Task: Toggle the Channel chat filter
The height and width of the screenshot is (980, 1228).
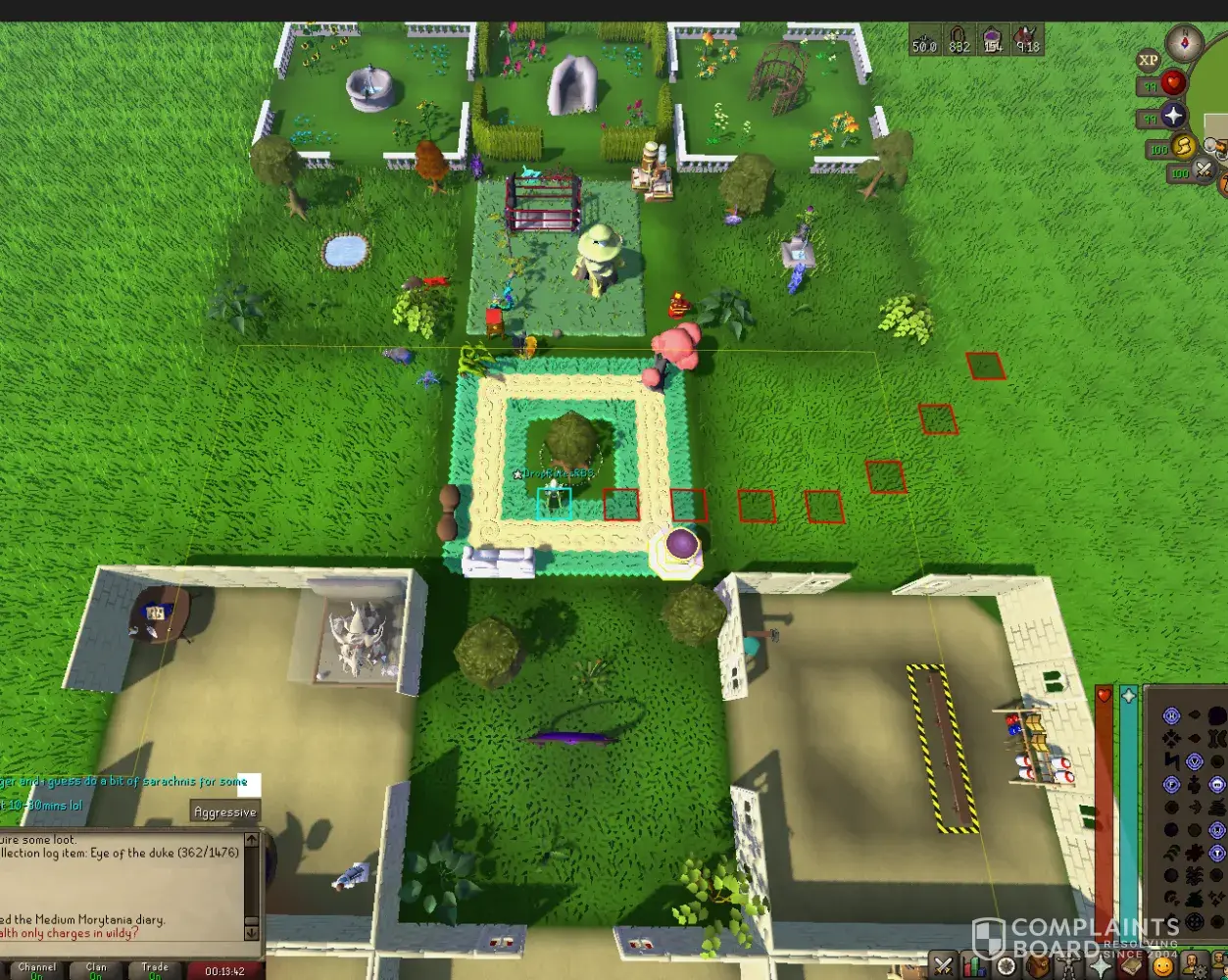Action: coord(37,970)
